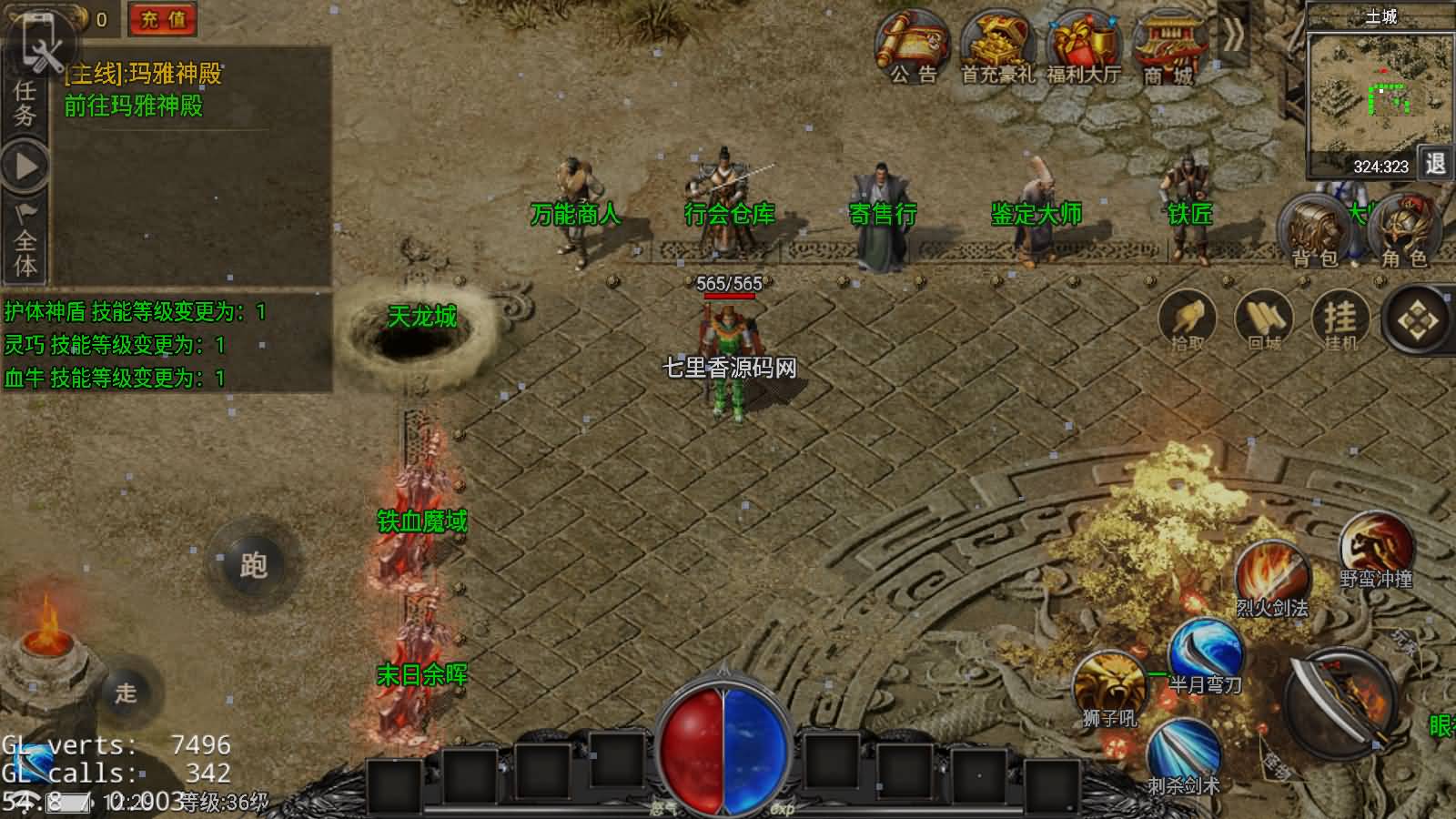Select the 任务 quest tab
Screen dimensions: 1456x819
25,103
